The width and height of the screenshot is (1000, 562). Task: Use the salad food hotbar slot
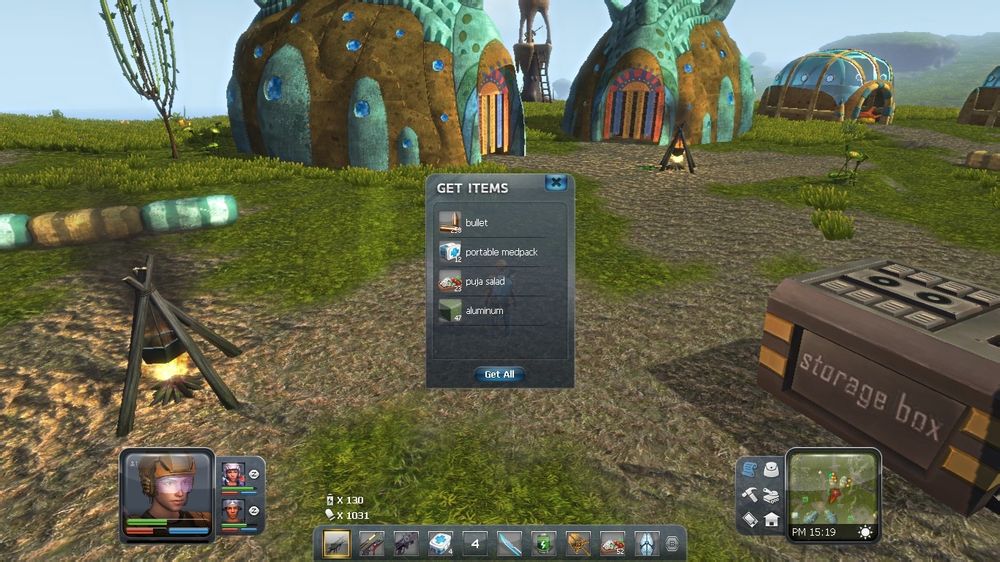pos(612,543)
